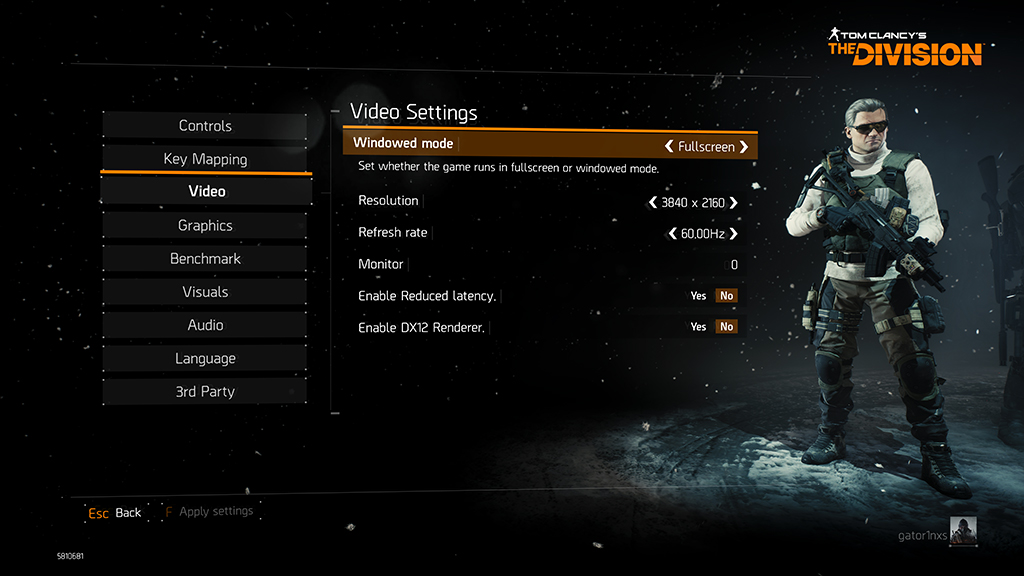This screenshot has width=1024, height=576.
Task: Select the Video settings tab
Action: point(207,191)
